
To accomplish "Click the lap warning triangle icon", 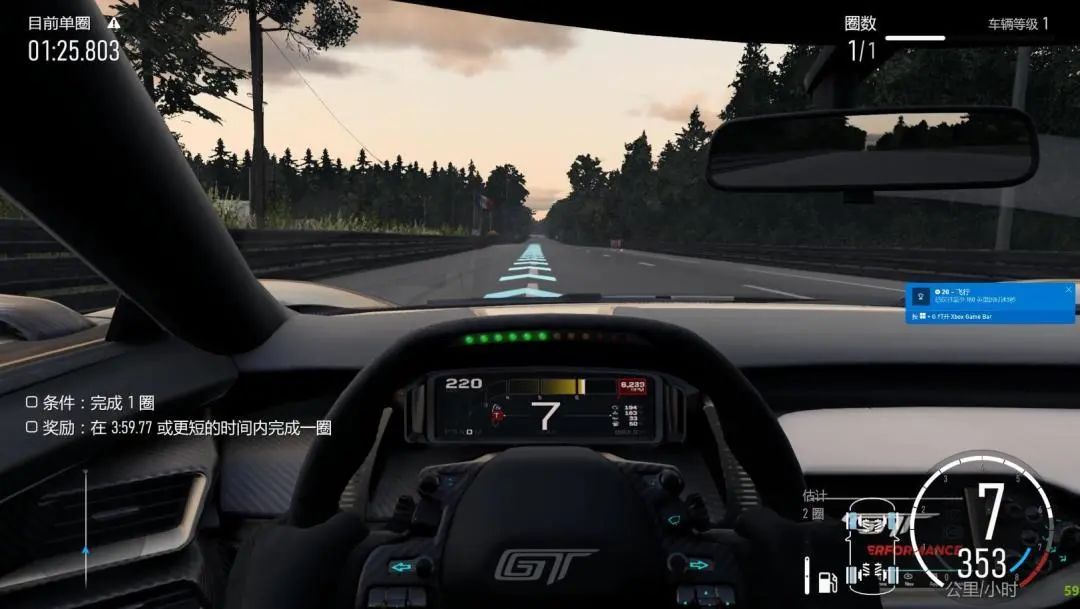I will (x=113, y=22).
